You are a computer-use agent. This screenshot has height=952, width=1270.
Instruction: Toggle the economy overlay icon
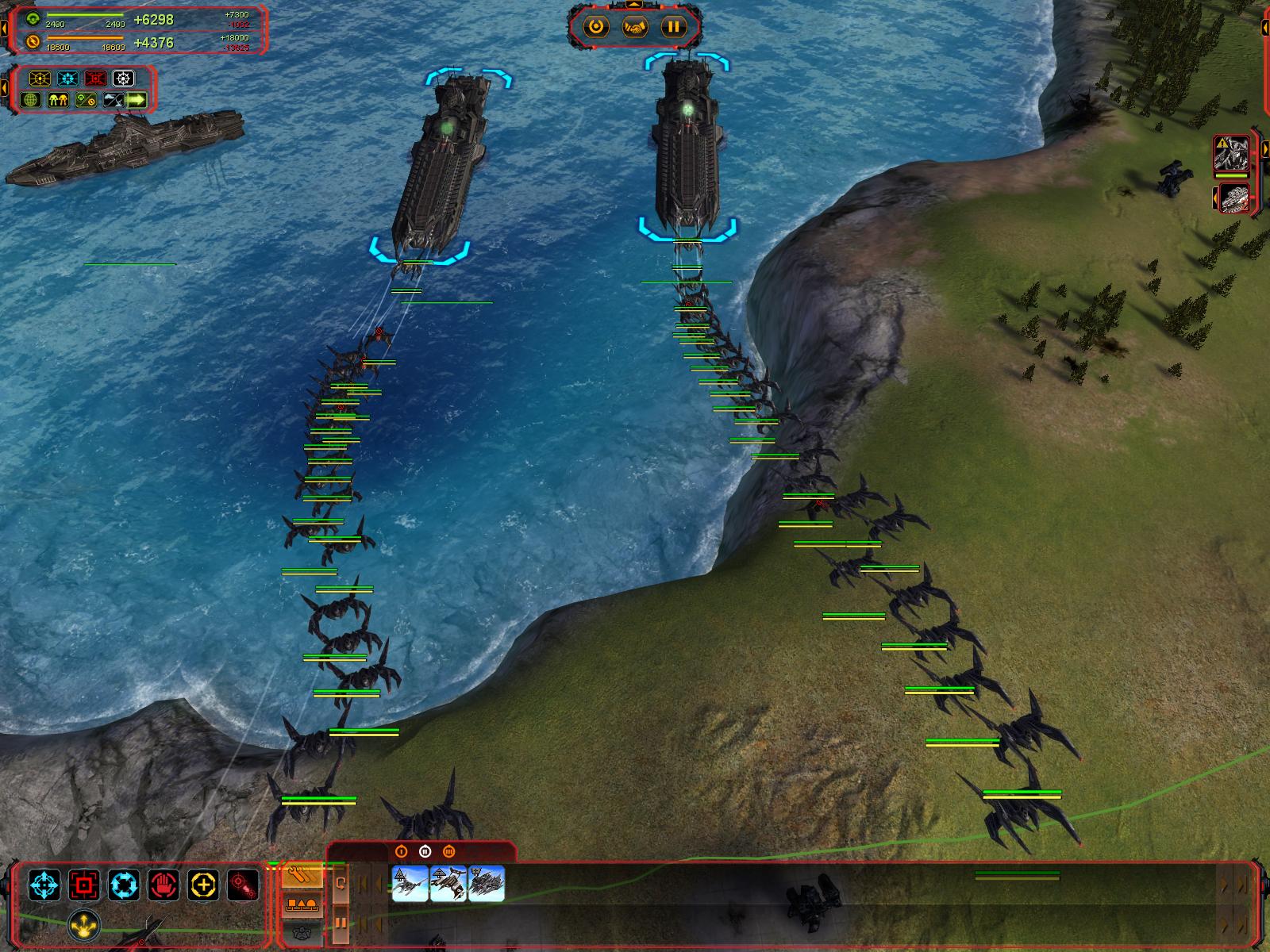[x=86, y=100]
